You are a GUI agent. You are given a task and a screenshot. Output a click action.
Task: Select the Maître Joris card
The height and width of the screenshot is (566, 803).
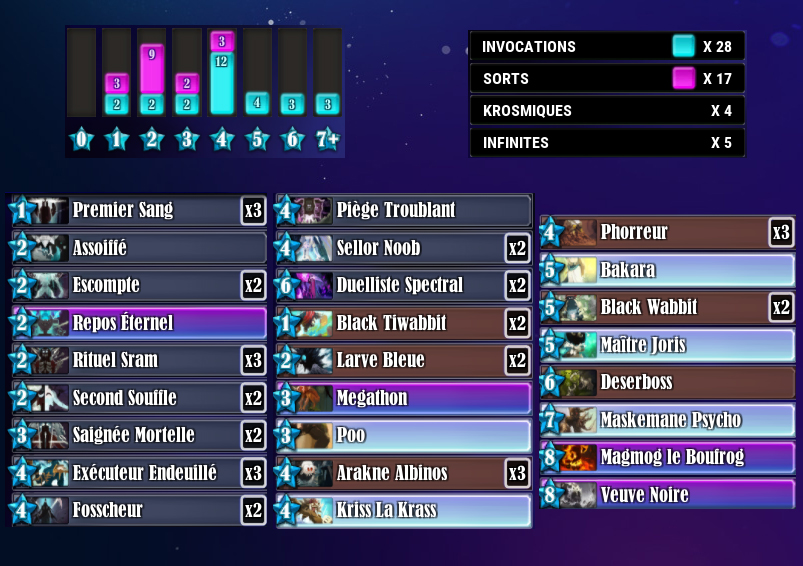tap(668, 345)
